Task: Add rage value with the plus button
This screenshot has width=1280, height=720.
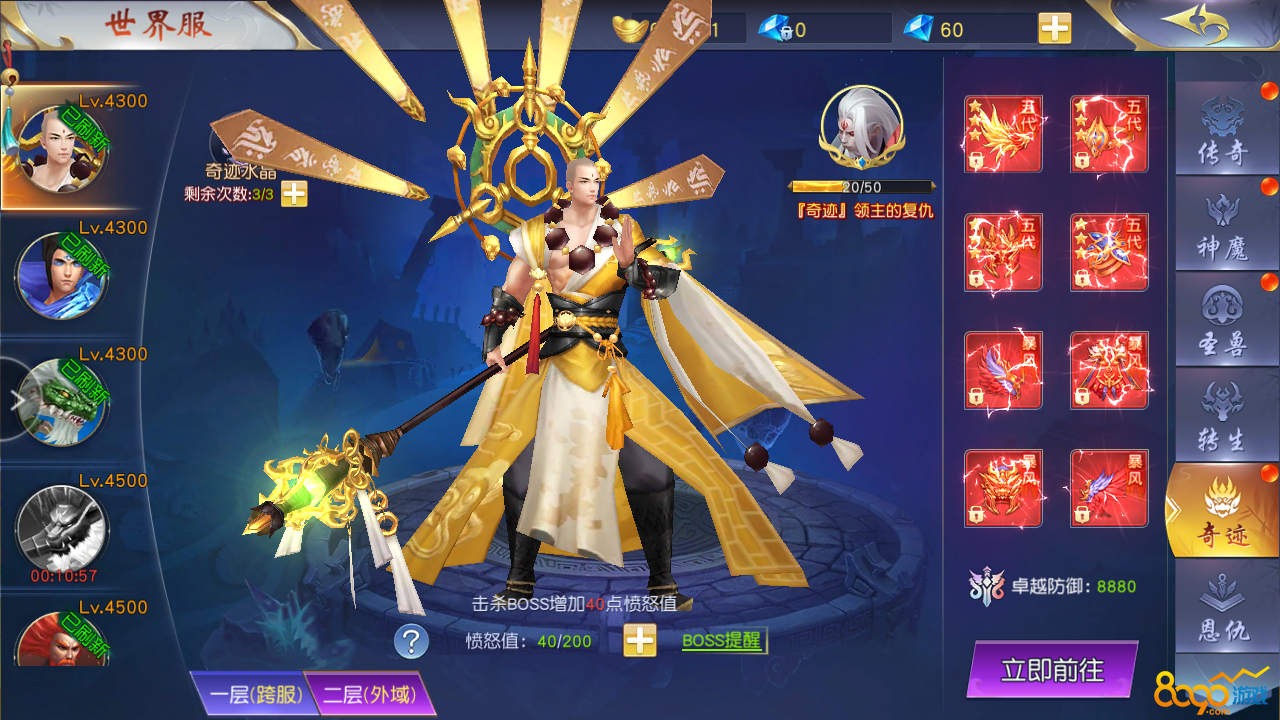Action: [x=640, y=640]
